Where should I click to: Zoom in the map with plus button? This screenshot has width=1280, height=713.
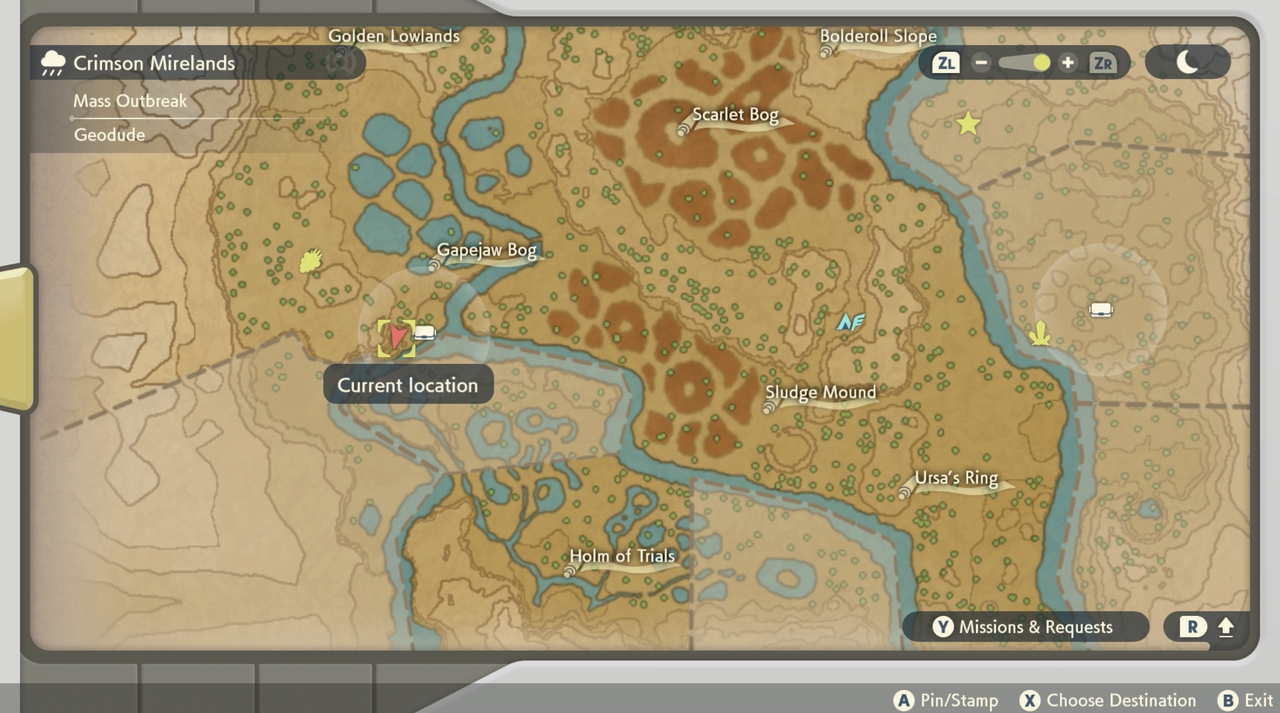click(1068, 63)
